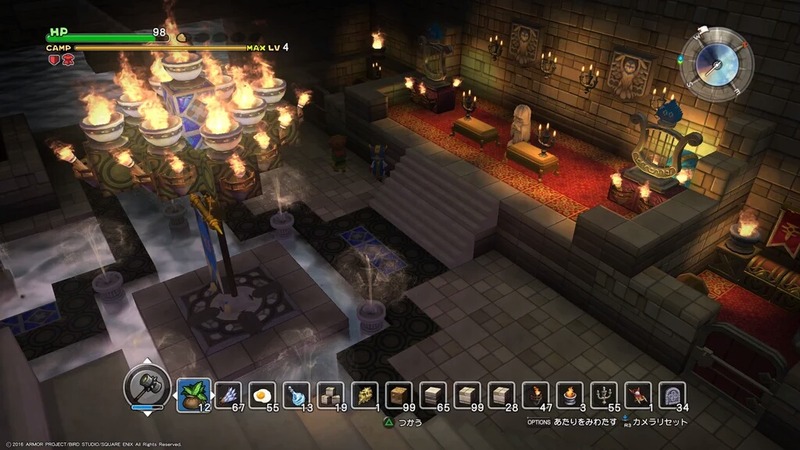
Task: Select the grey stone cubes slot
Action: 331,396
